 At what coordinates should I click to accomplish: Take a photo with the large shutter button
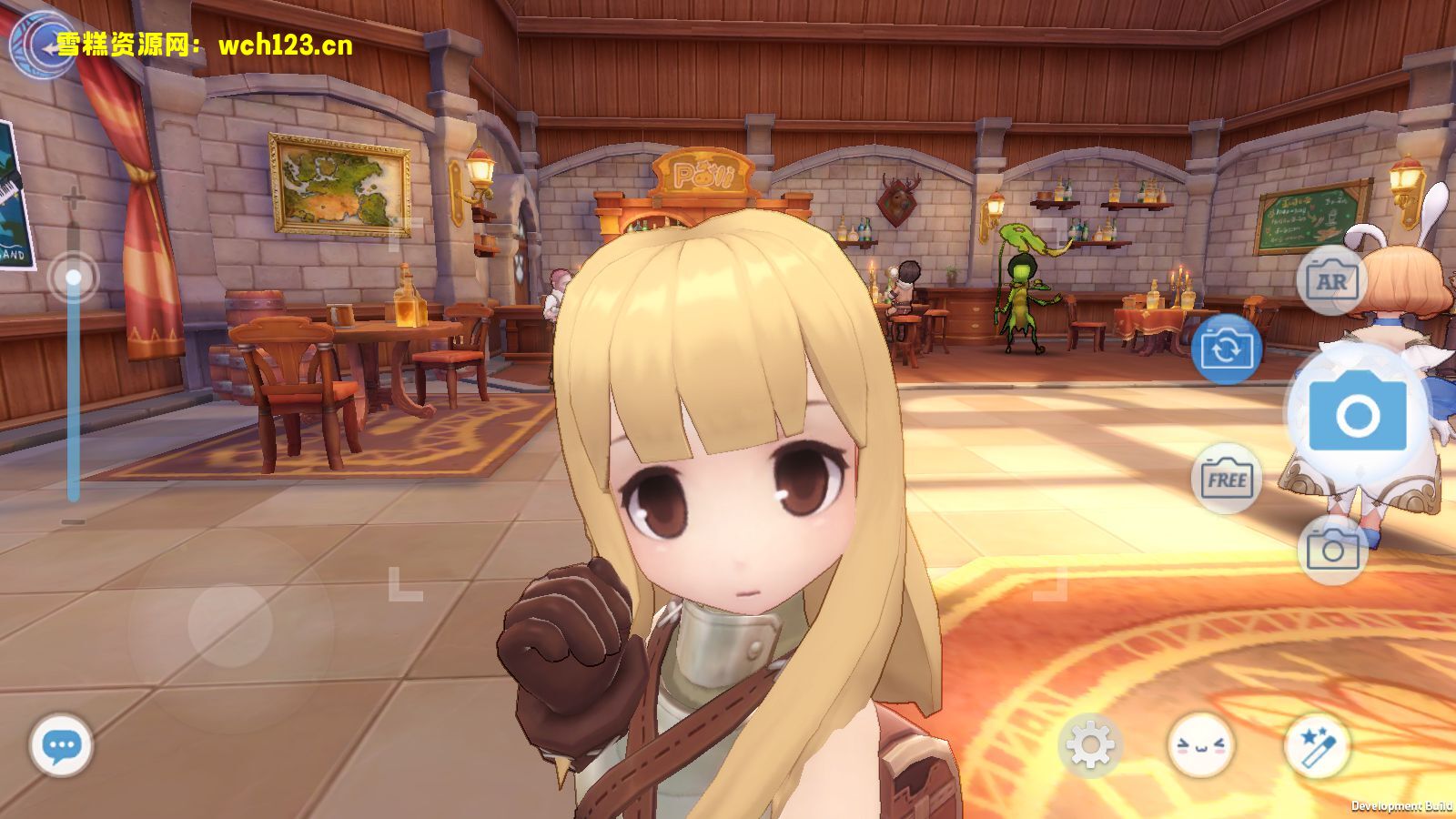(x=1357, y=416)
